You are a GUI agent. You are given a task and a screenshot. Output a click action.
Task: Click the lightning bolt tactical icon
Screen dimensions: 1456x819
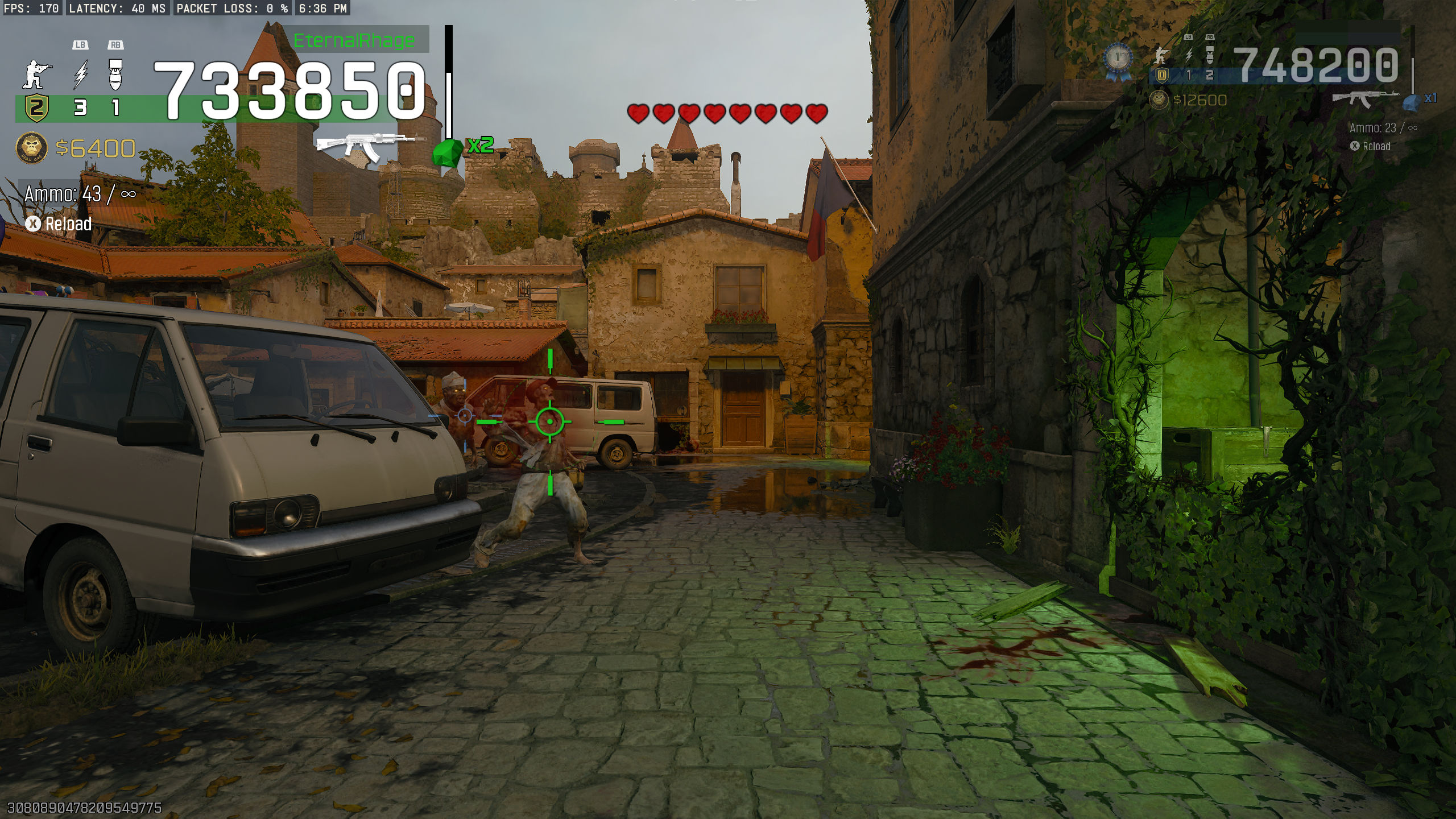[x=81, y=75]
